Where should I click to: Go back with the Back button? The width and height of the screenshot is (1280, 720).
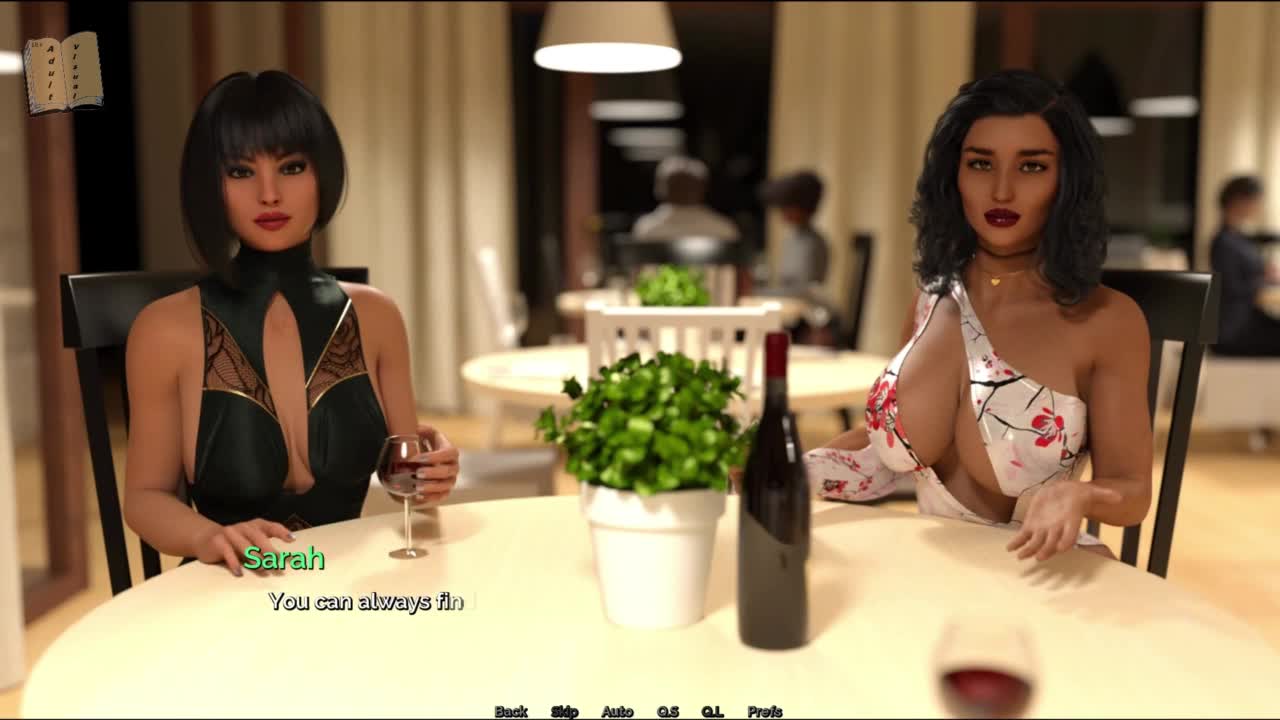click(511, 711)
